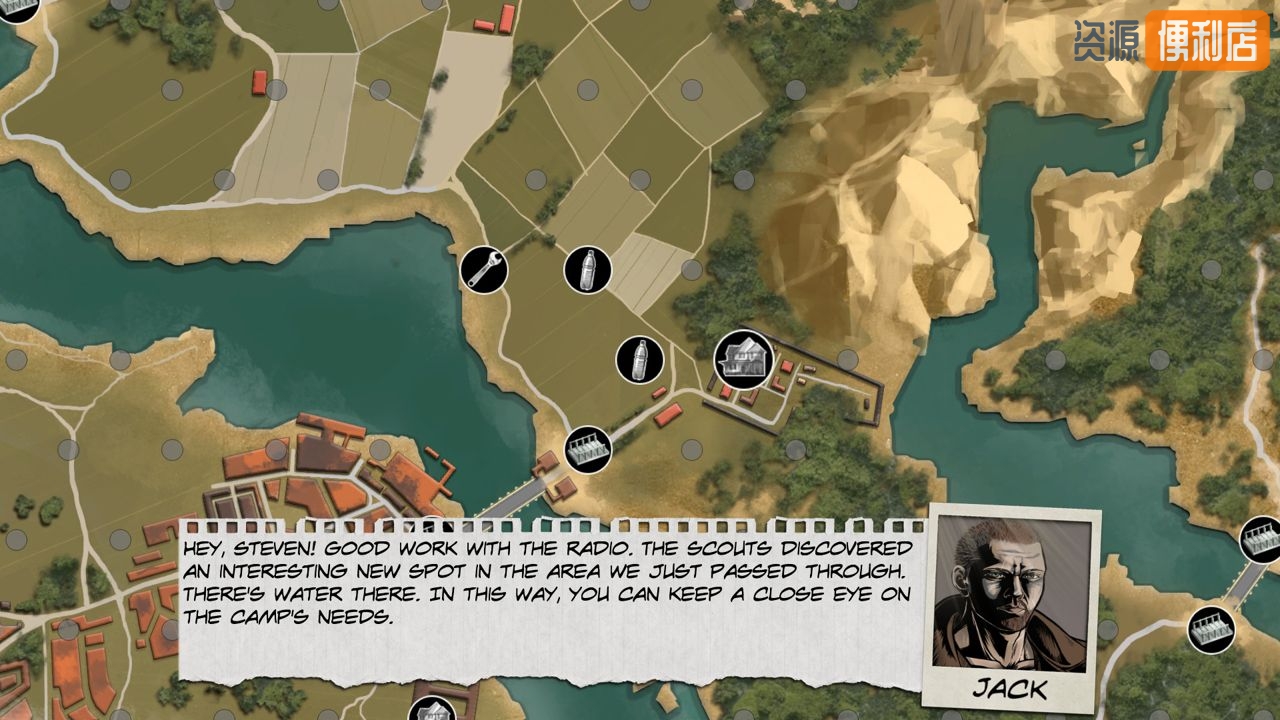Click the orange watermark logo badge

point(1206,40)
